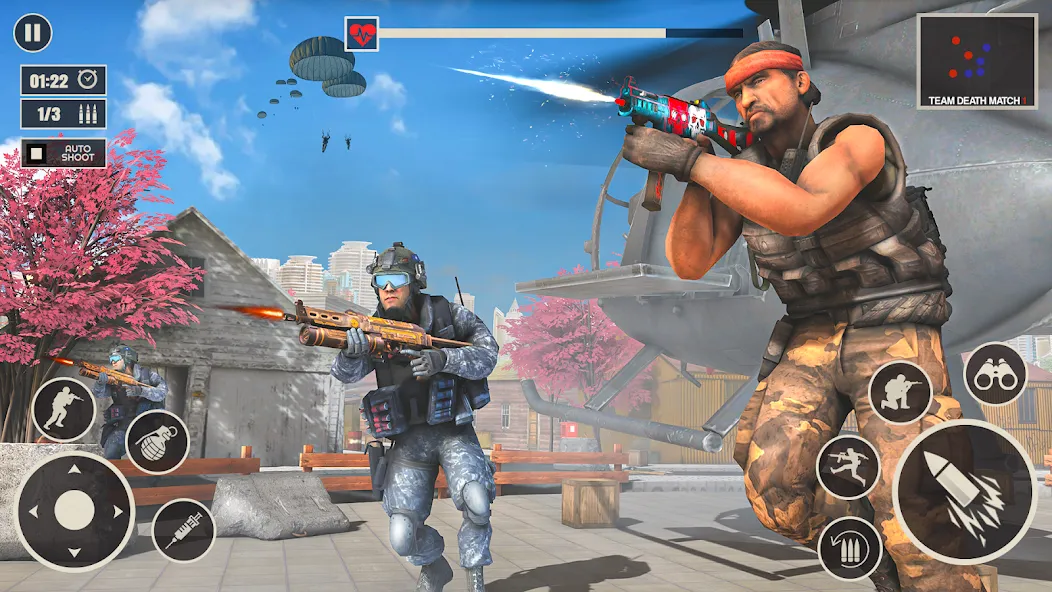Activate the sprint running figure button

tap(848, 466)
